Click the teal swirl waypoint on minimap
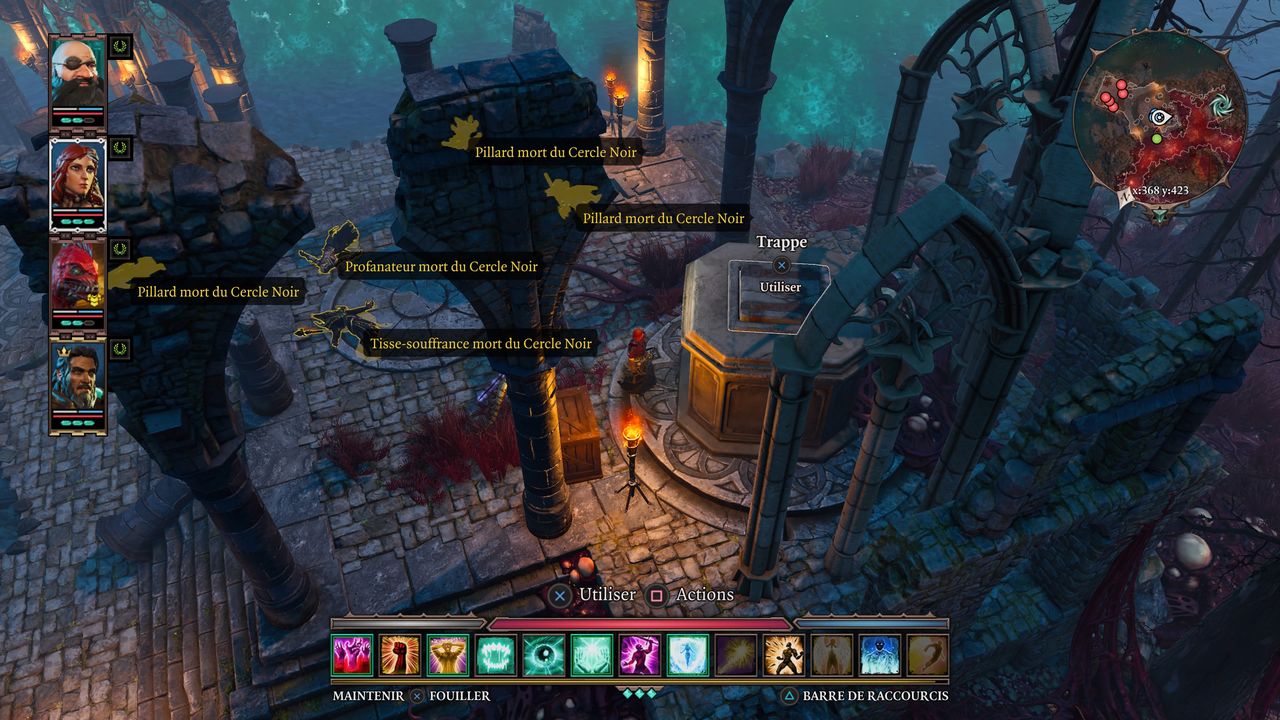This screenshot has height=720, width=1280. click(1220, 106)
